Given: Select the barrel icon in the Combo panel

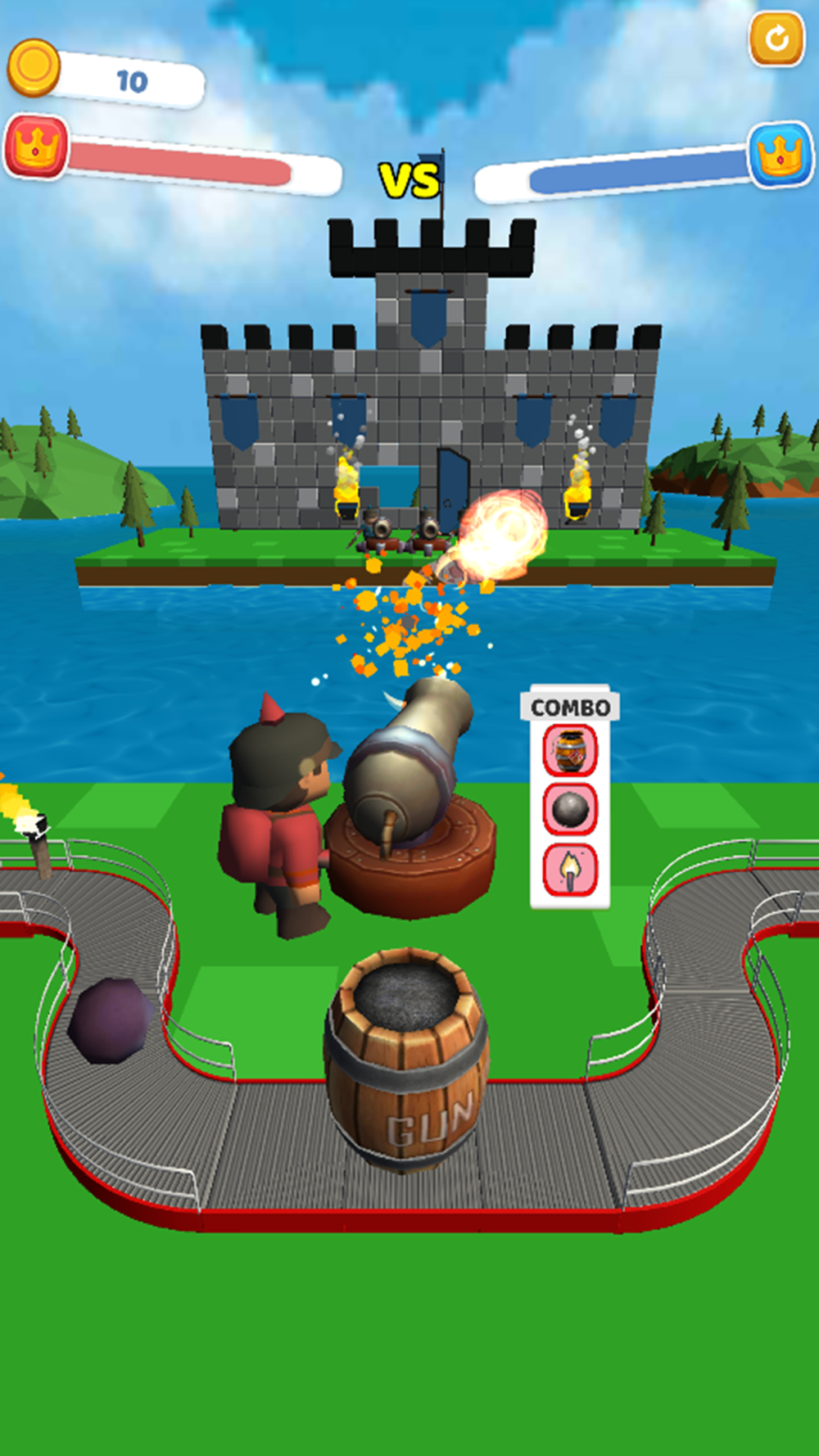Looking at the screenshot, I should point(570,750).
